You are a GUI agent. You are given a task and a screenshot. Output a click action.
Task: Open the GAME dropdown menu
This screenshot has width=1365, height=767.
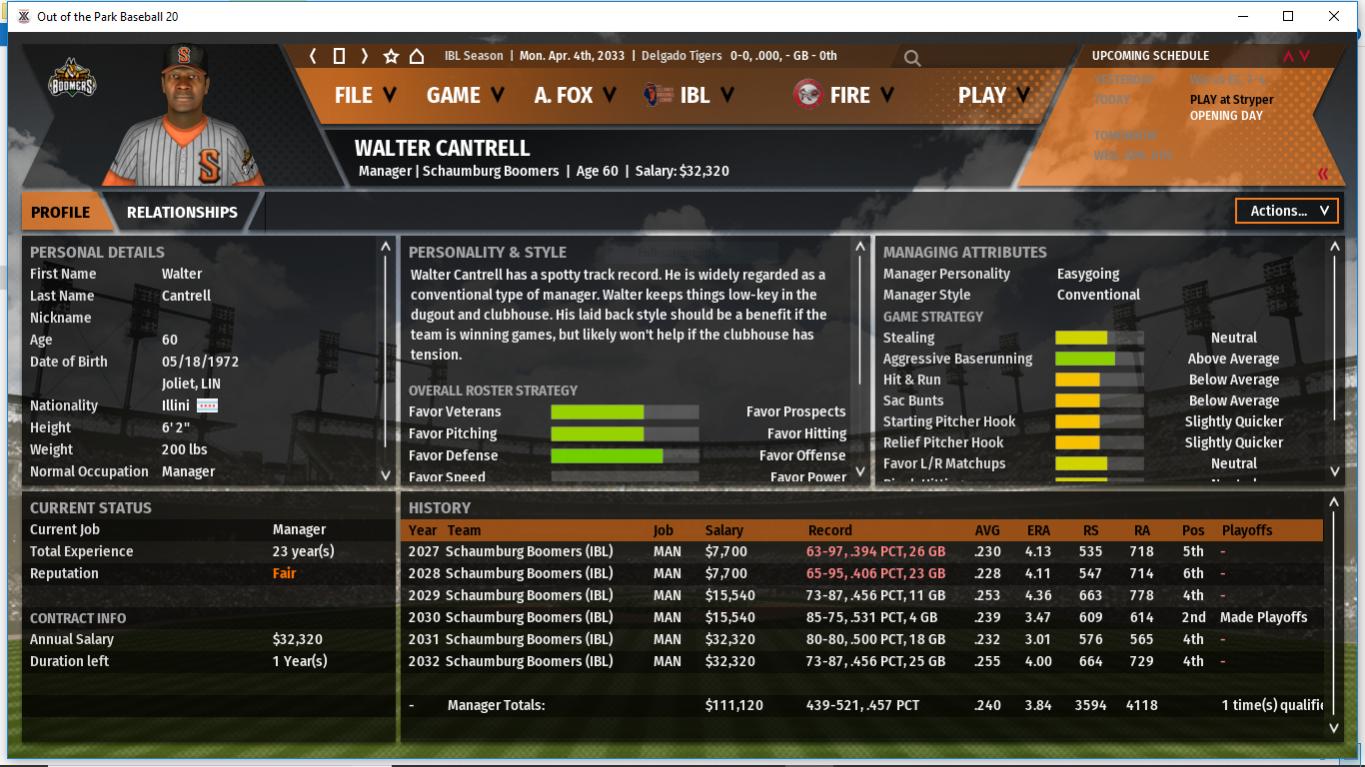[465, 95]
